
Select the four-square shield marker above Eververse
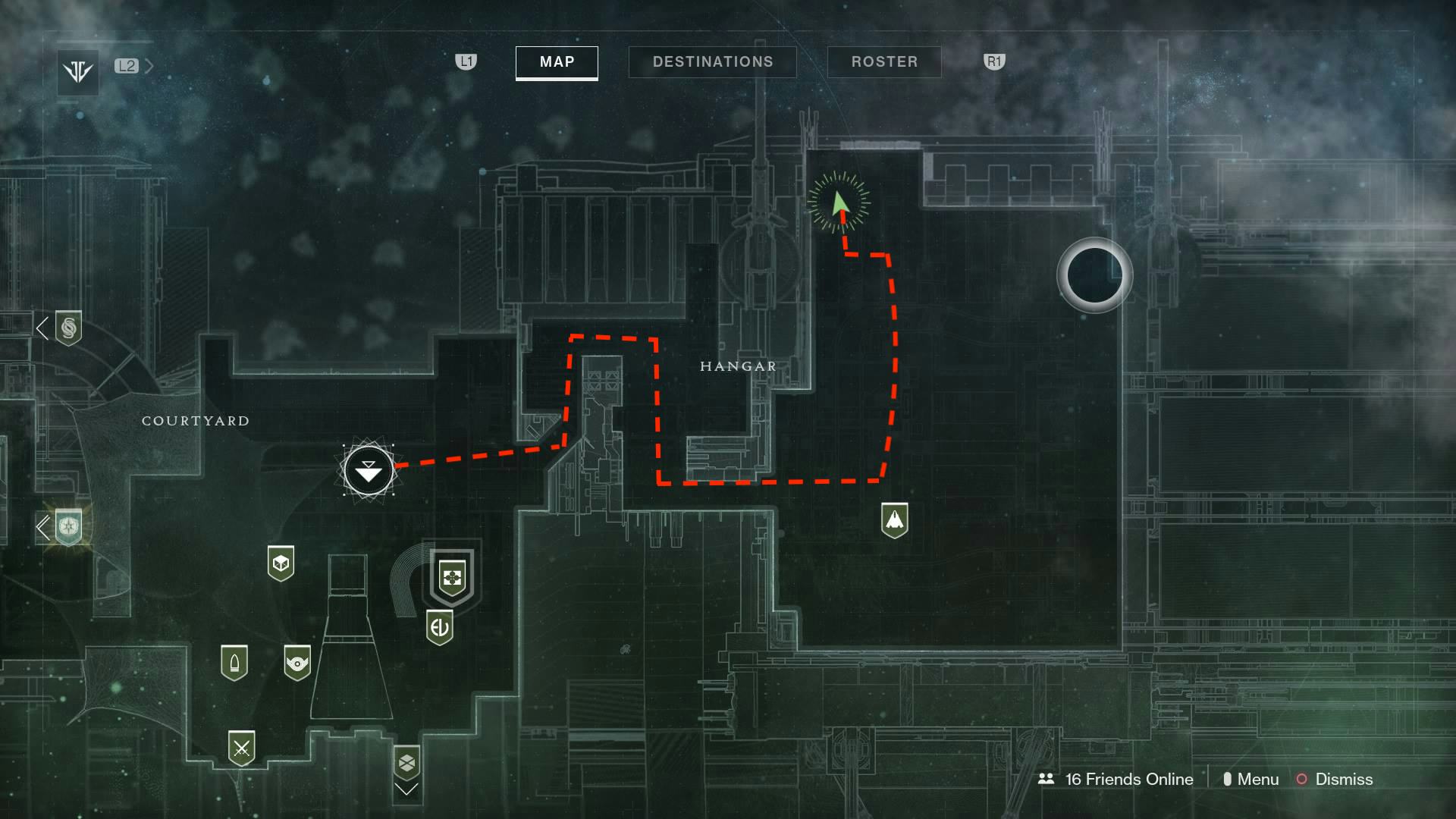click(x=452, y=578)
